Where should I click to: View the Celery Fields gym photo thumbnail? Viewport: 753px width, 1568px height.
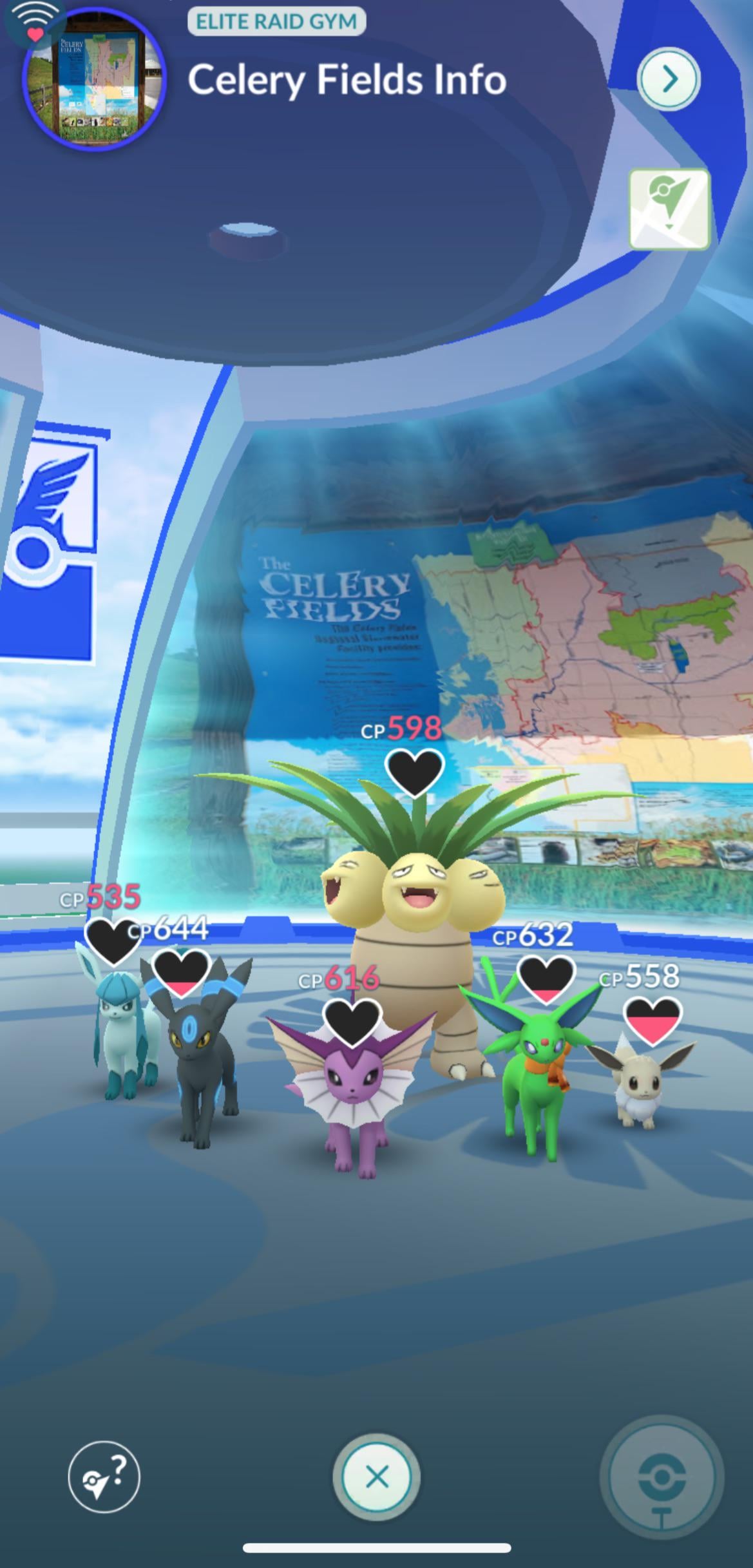point(94,77)
